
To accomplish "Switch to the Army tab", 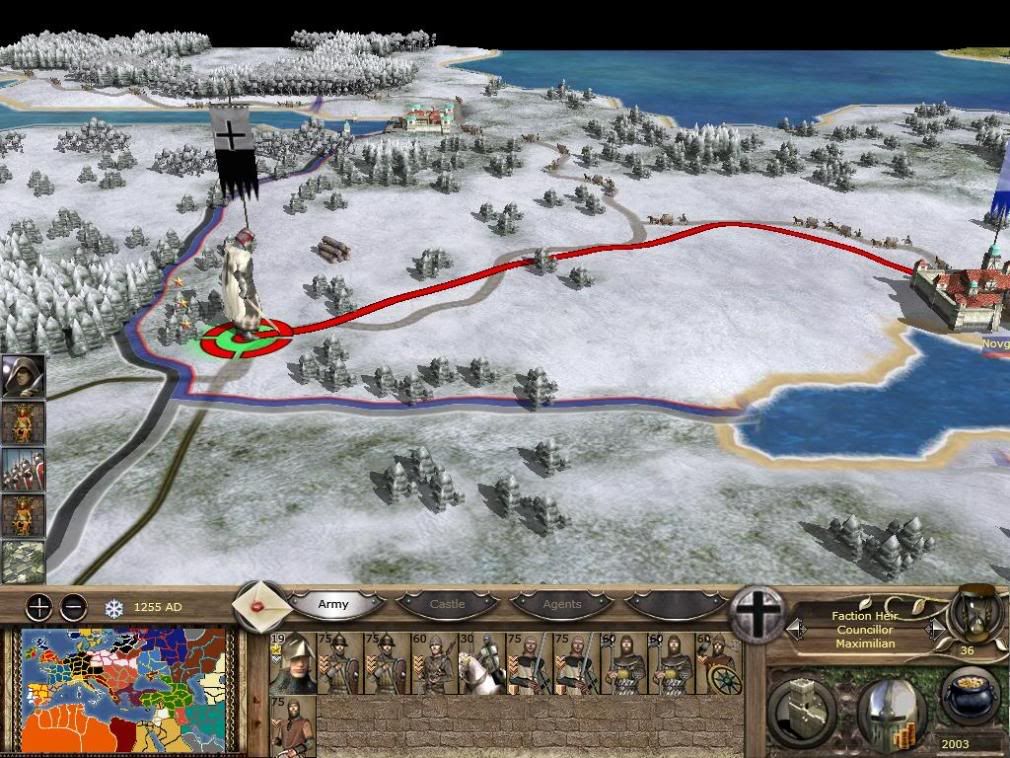I will click(x=334, y=605).
